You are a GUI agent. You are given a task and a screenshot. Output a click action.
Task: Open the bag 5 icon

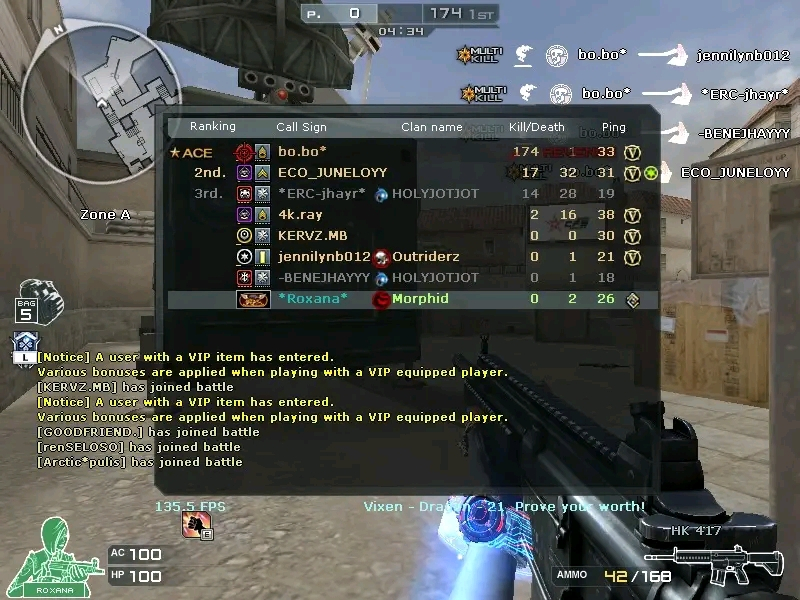tap(28, 298)
